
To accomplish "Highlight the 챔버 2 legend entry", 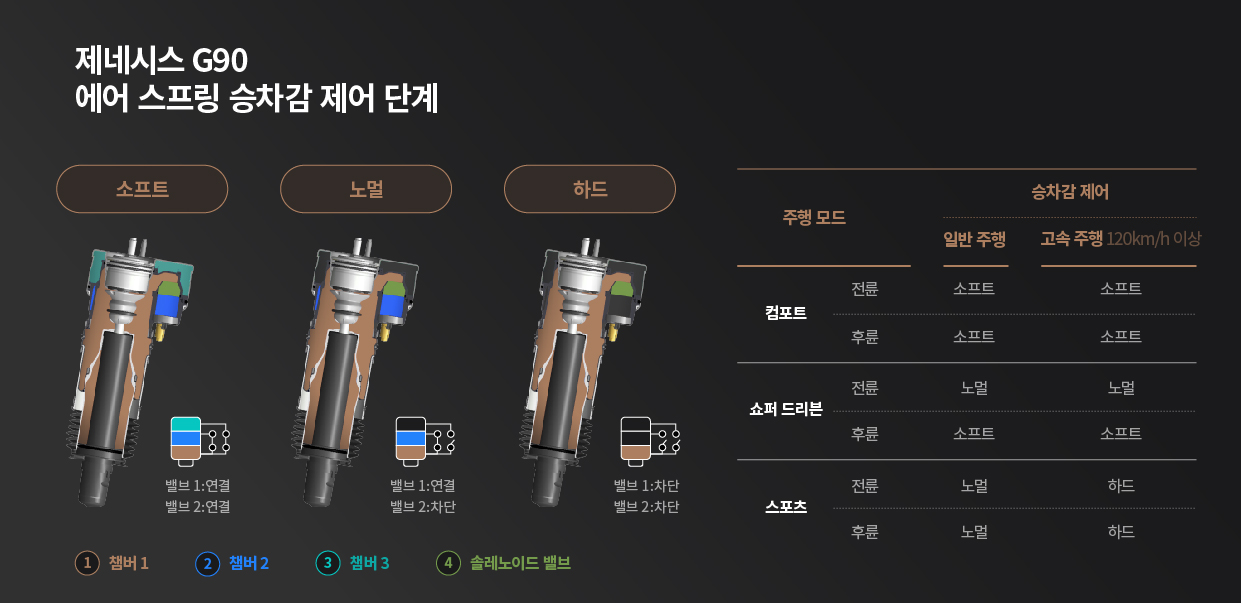I will coord(232,563).
